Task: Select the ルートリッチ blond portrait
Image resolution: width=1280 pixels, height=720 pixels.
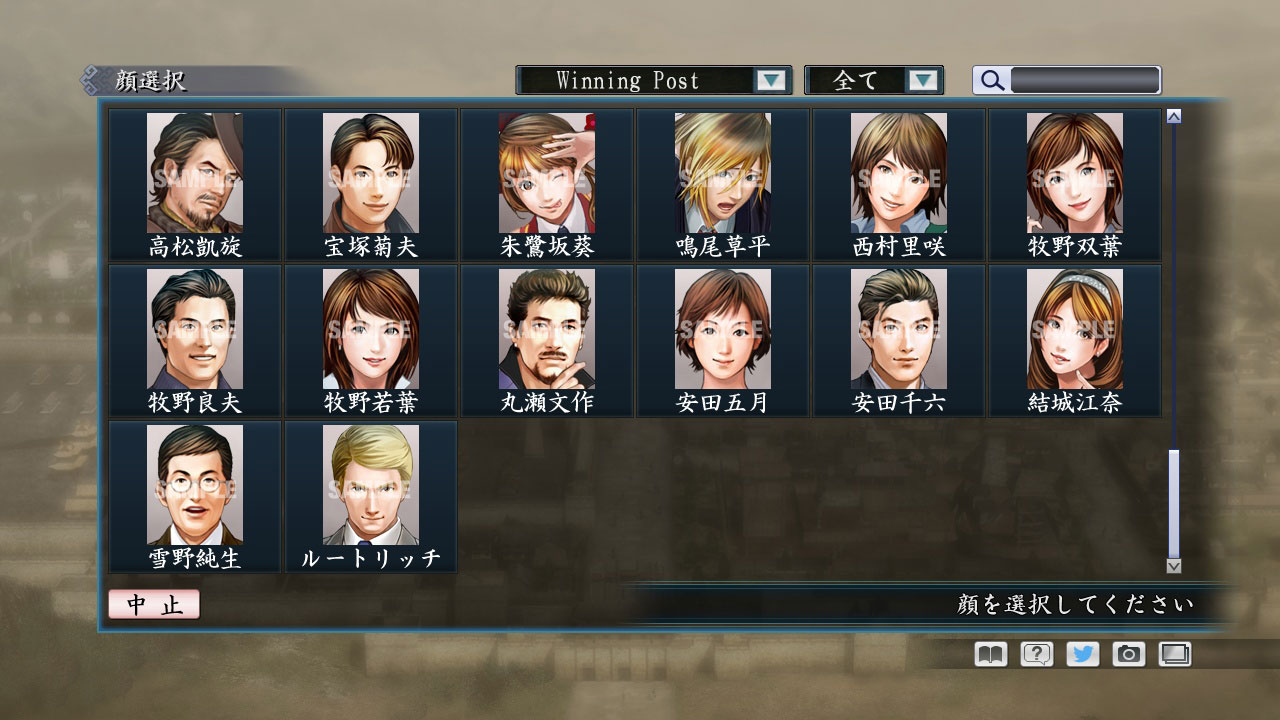Action: tap(371, 485)
